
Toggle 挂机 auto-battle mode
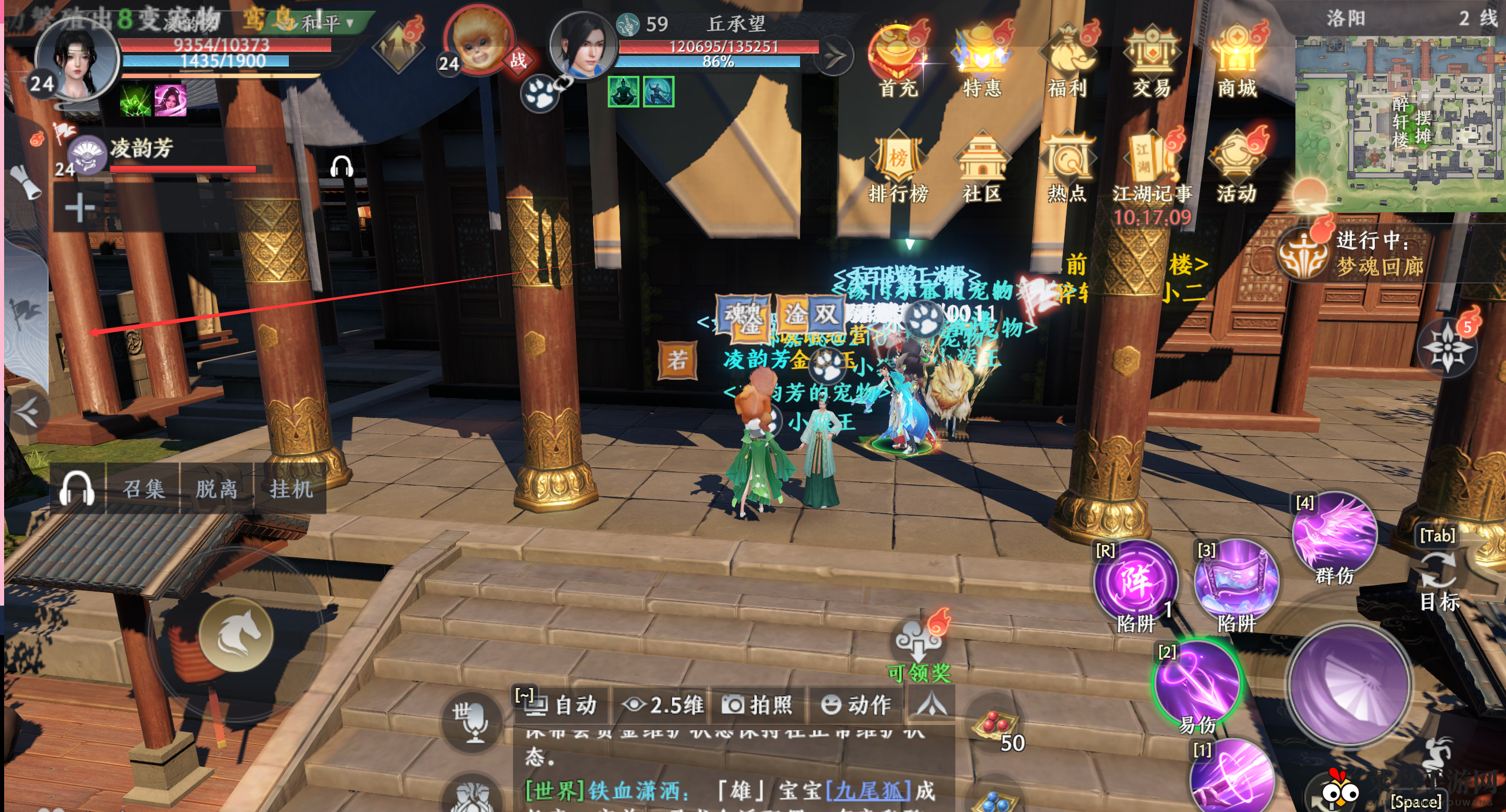pos(291,489)
